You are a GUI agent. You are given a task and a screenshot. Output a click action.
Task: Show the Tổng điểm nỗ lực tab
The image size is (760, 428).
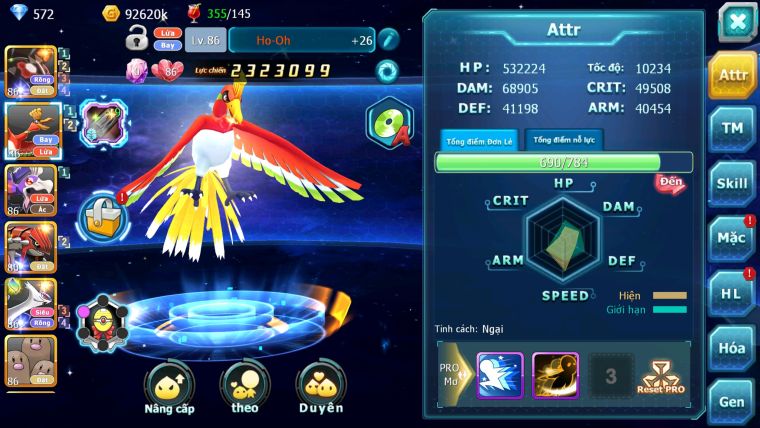click(564, 140)
